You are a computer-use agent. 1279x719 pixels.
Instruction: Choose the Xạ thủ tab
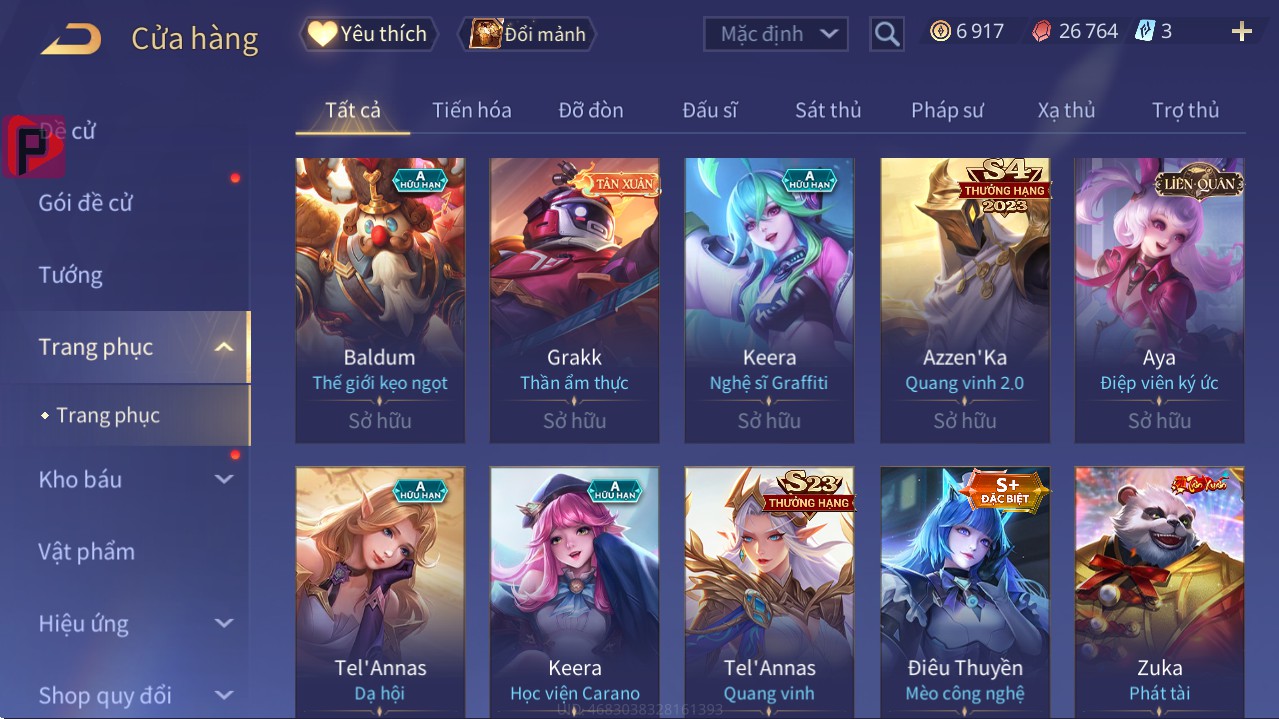pyautogui.click(x=1066, y=110)
